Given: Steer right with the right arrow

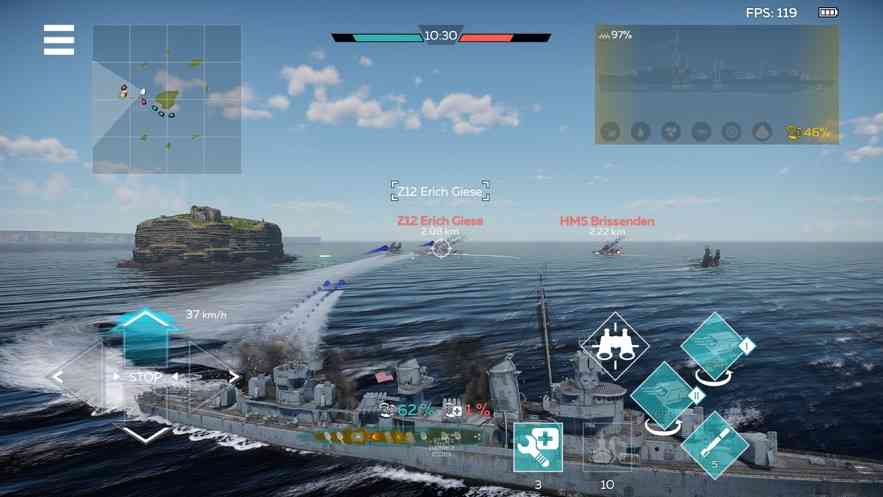Looking at the screenshot, I should click(x=235, y=377).
